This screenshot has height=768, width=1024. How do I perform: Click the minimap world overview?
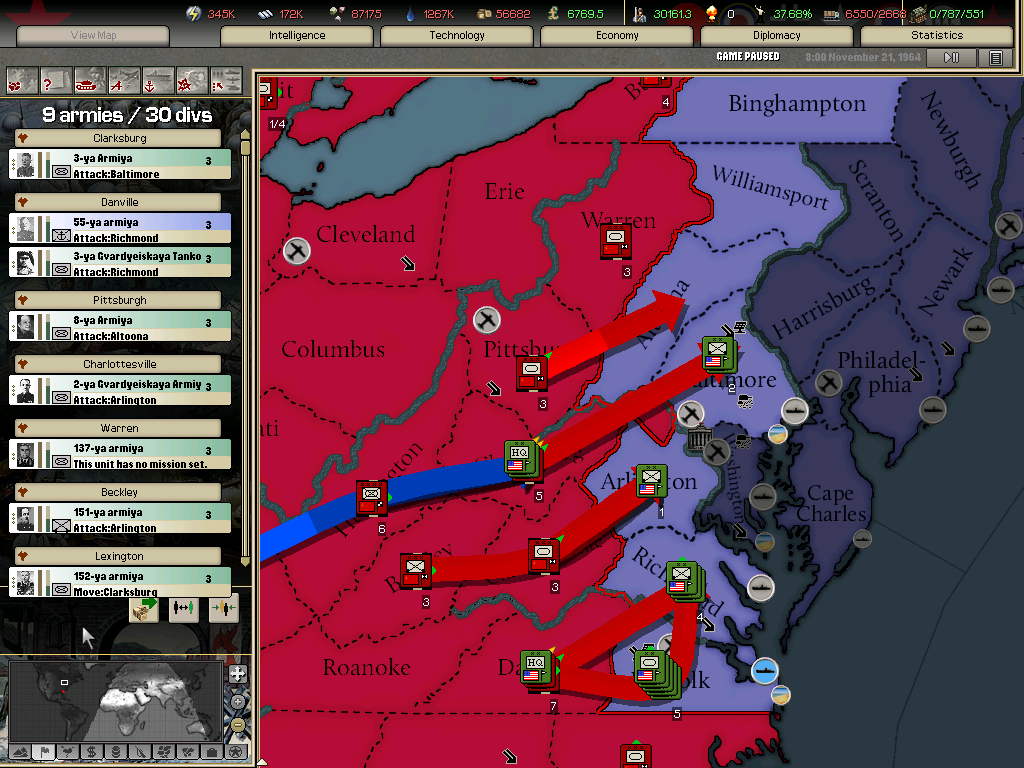point(115,700)
